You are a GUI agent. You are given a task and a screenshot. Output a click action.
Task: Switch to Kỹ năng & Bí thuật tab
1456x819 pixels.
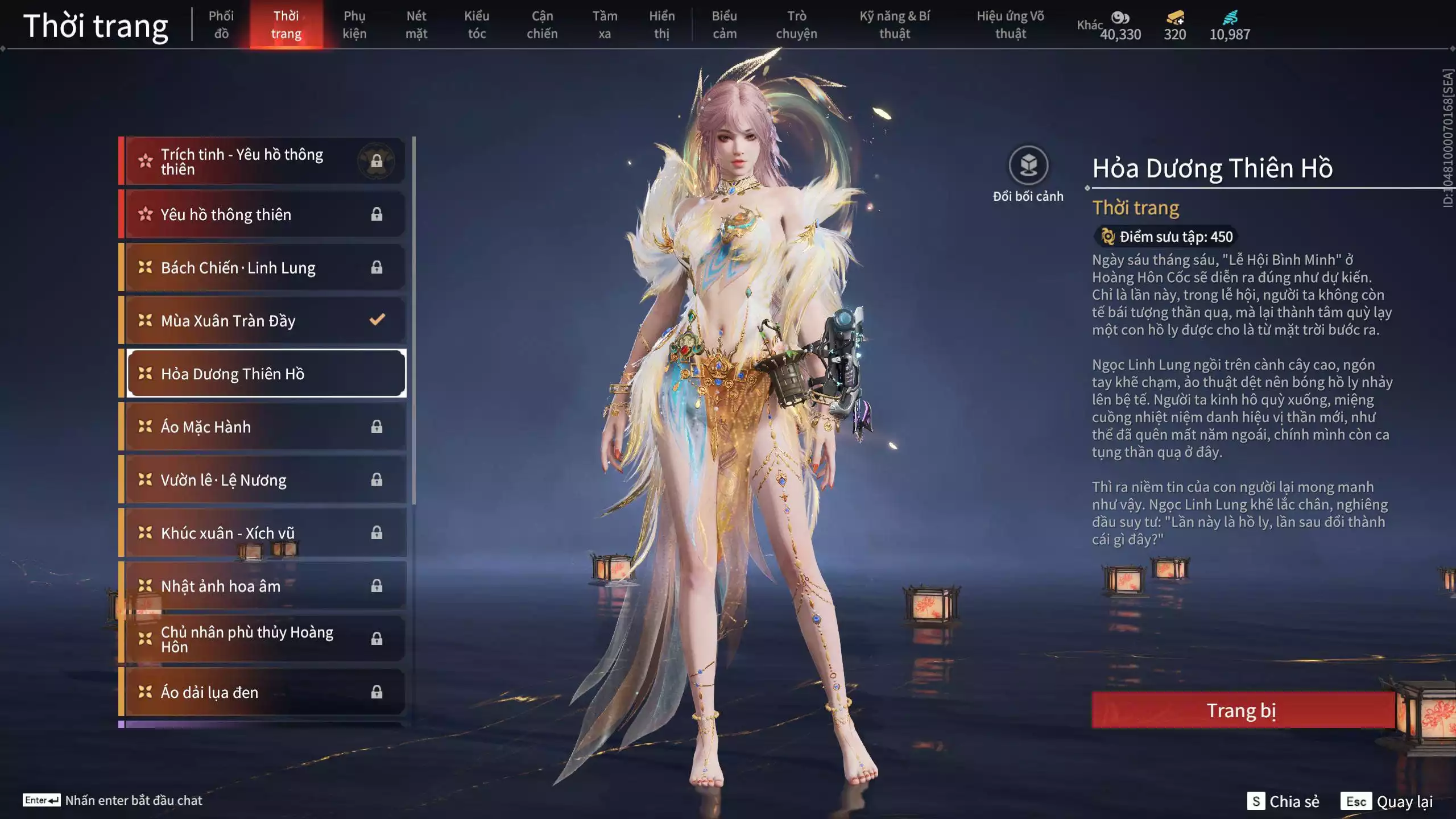point(895,25)
